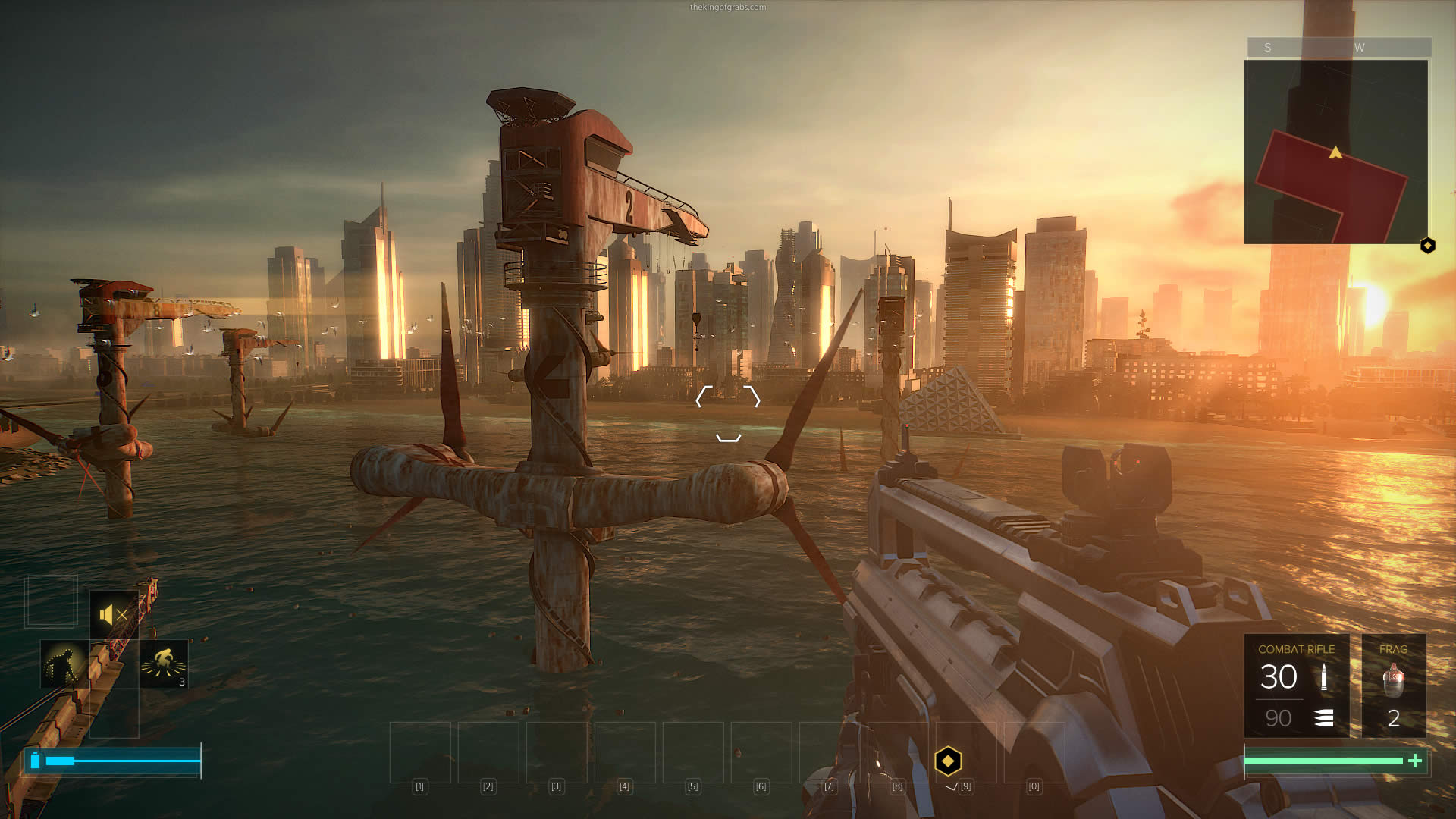Click the compass heading strip above the minimap

[1338, 47]
